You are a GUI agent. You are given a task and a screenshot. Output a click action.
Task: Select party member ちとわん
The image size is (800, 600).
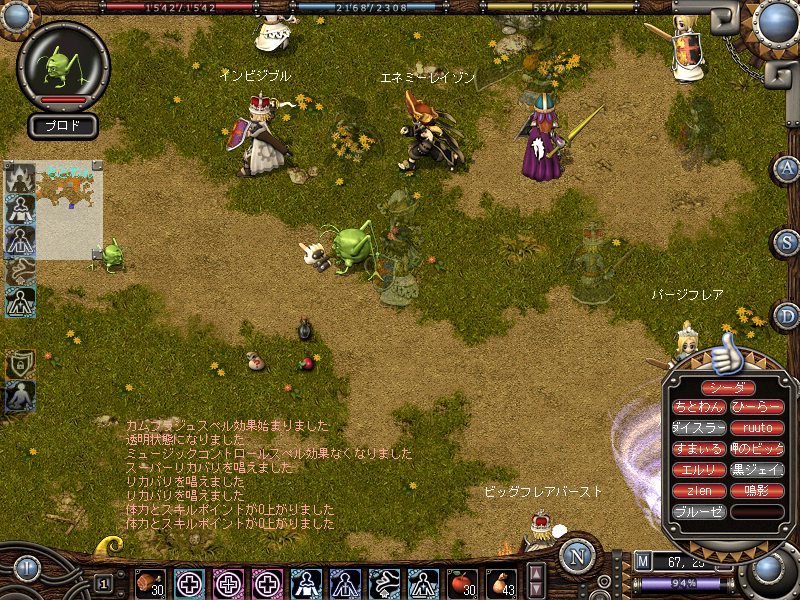tap(698, 407)
